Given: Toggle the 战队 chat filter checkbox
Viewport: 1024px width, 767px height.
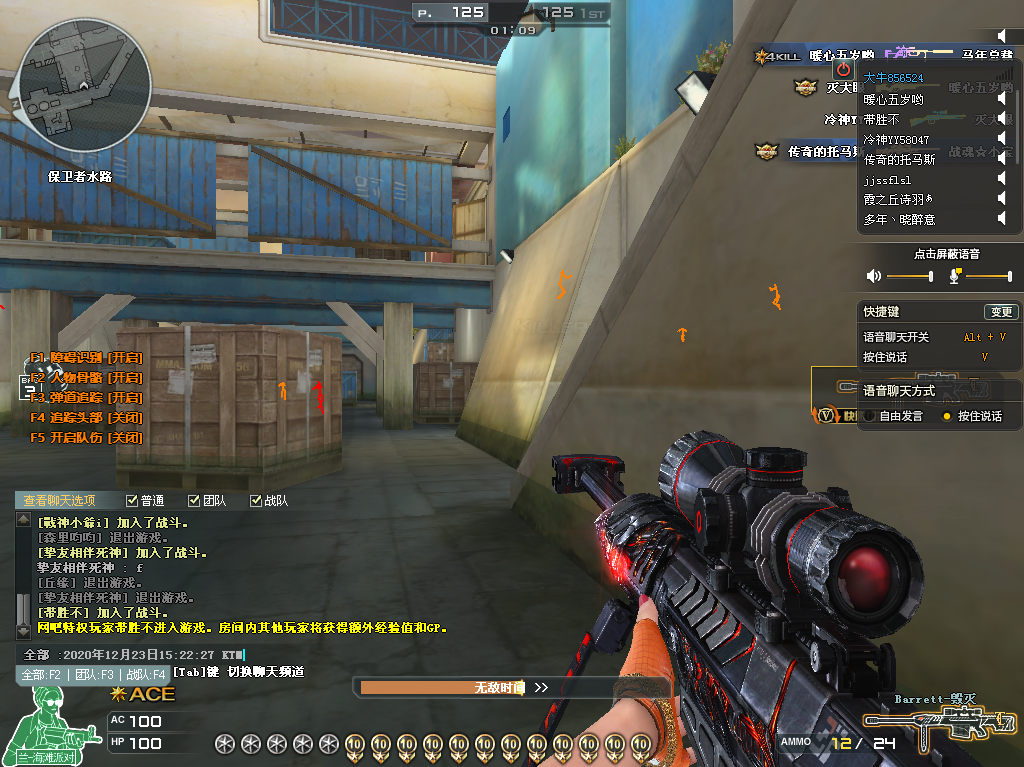Looking at the screenshot, I should pyautogui.click(x=255, y=501).
